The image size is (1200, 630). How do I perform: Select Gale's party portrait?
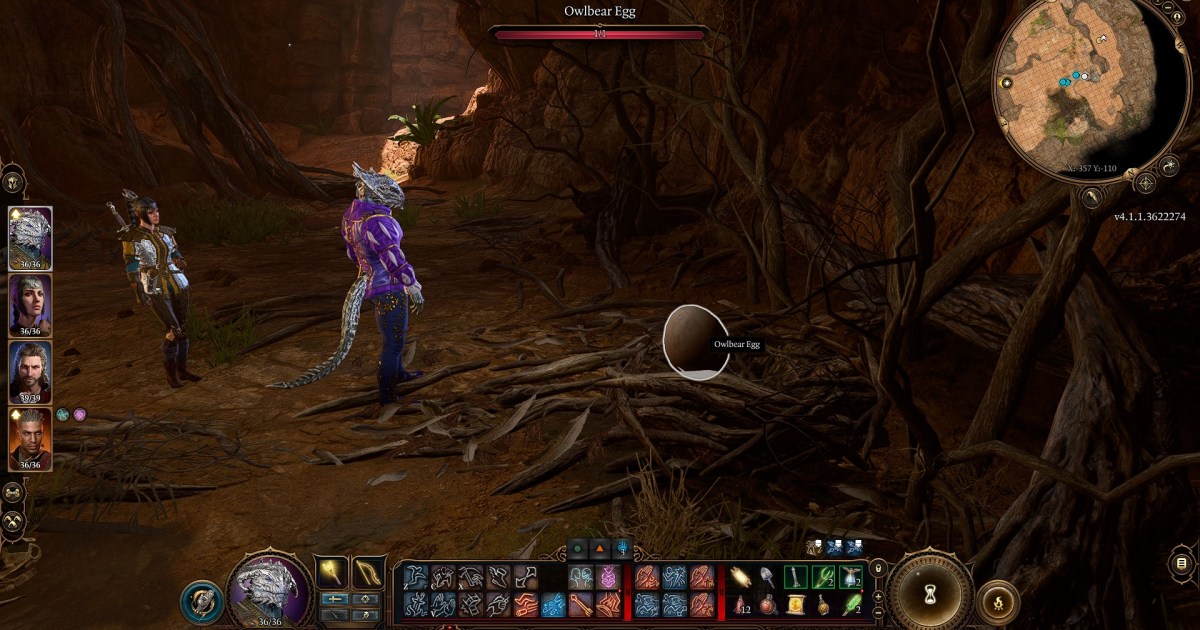click(x=30, y=370)
